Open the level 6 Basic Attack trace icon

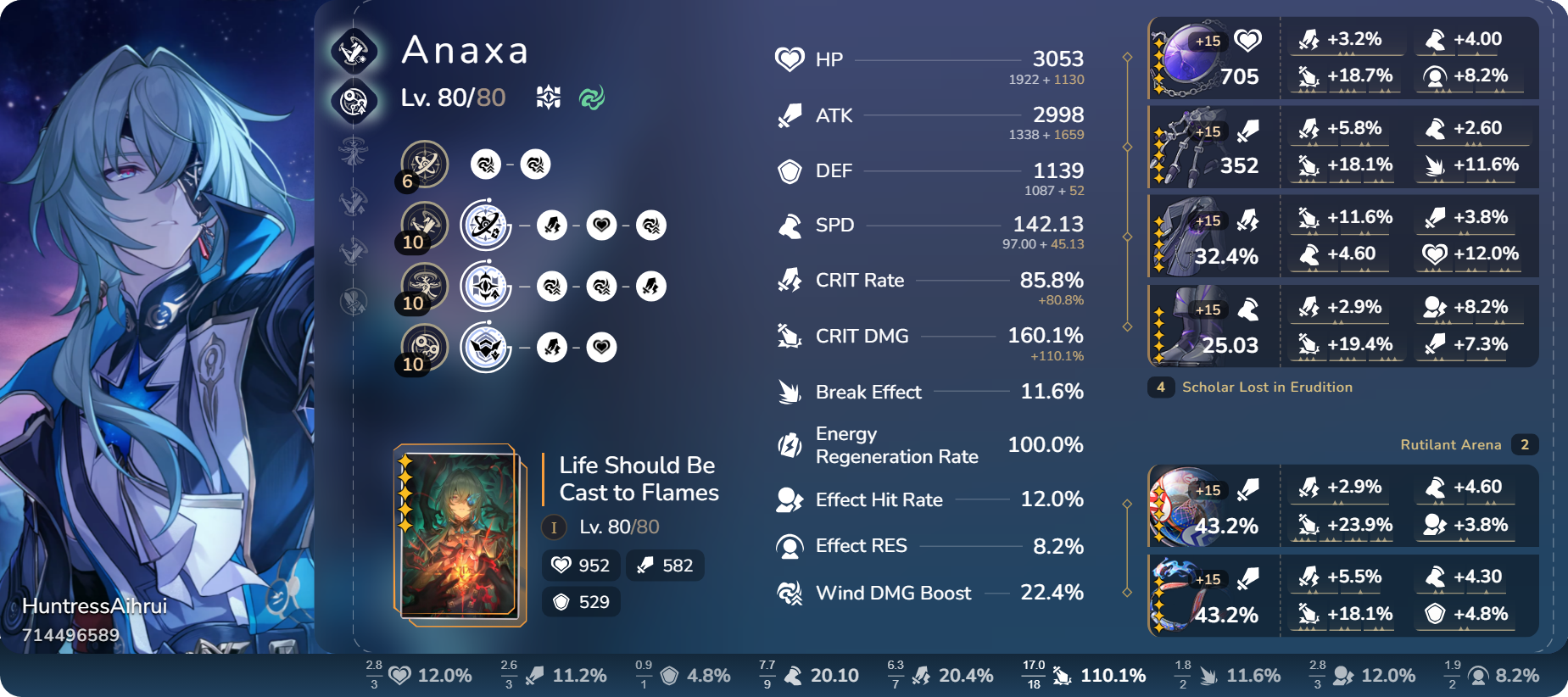(x=426, y=164)
